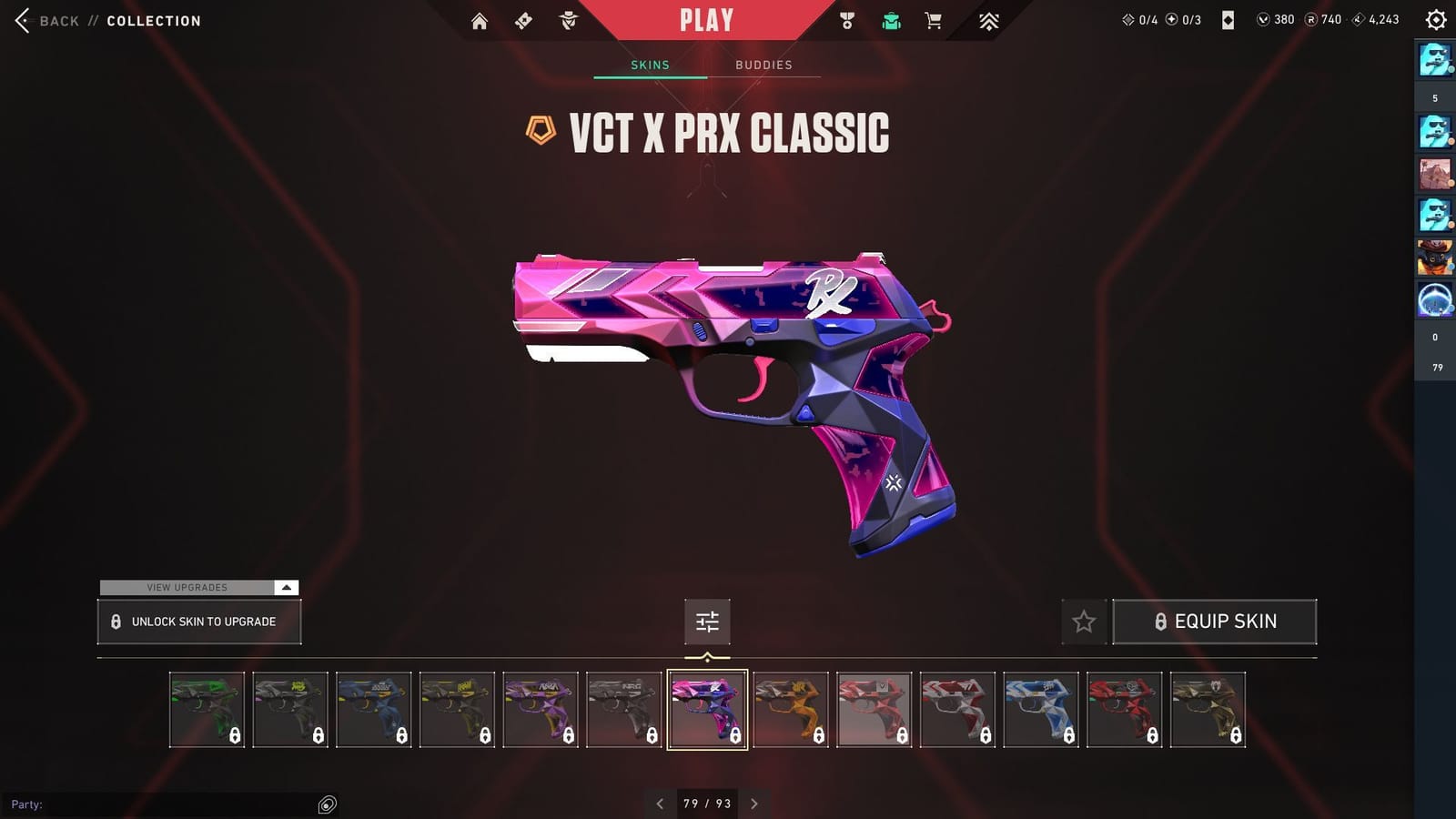The height and width of the screenshot is (819, 1456).
Task: Open the Play menu
Action: point(705,18)
